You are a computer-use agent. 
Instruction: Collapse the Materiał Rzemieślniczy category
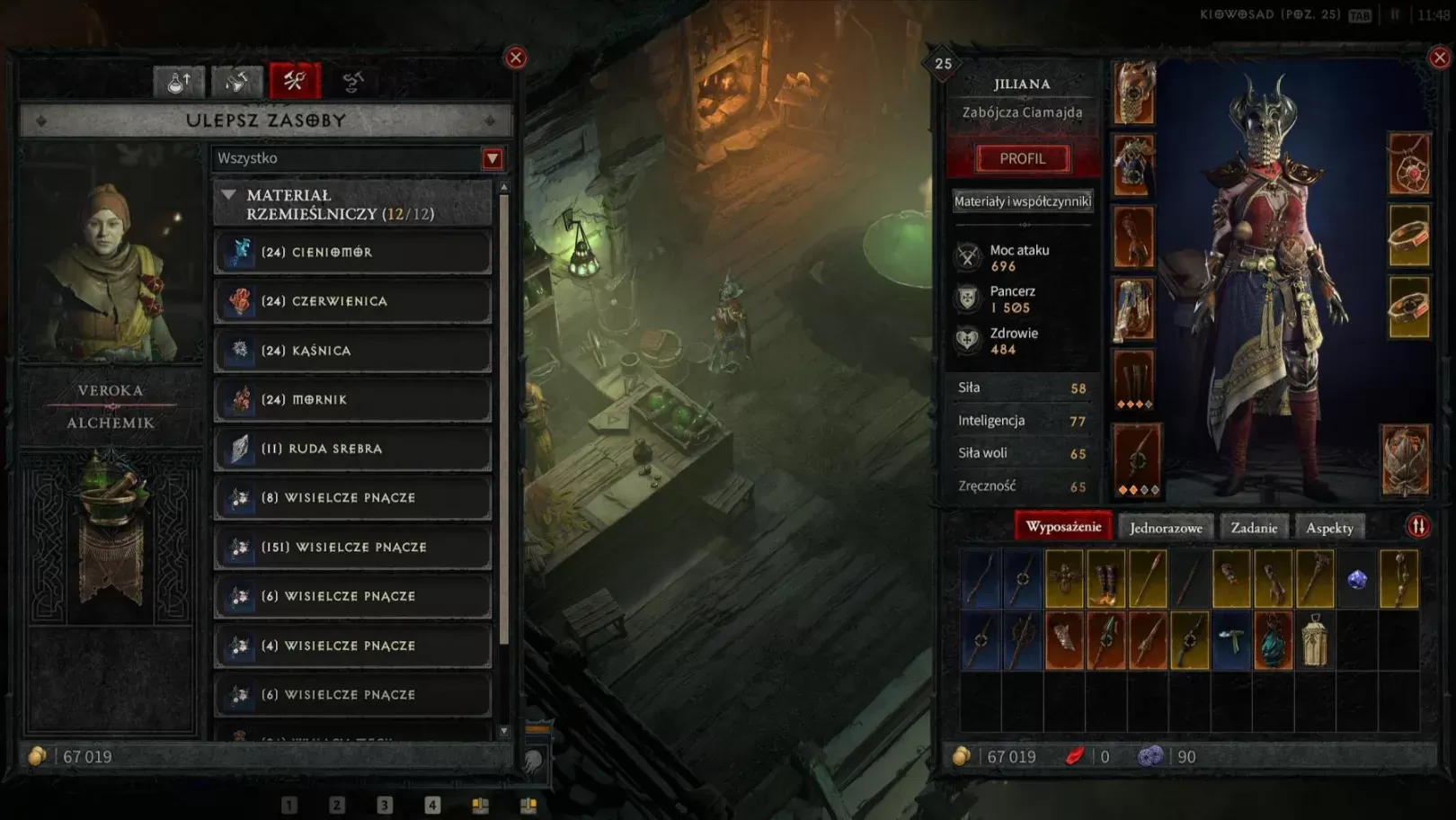coord(229,195)
